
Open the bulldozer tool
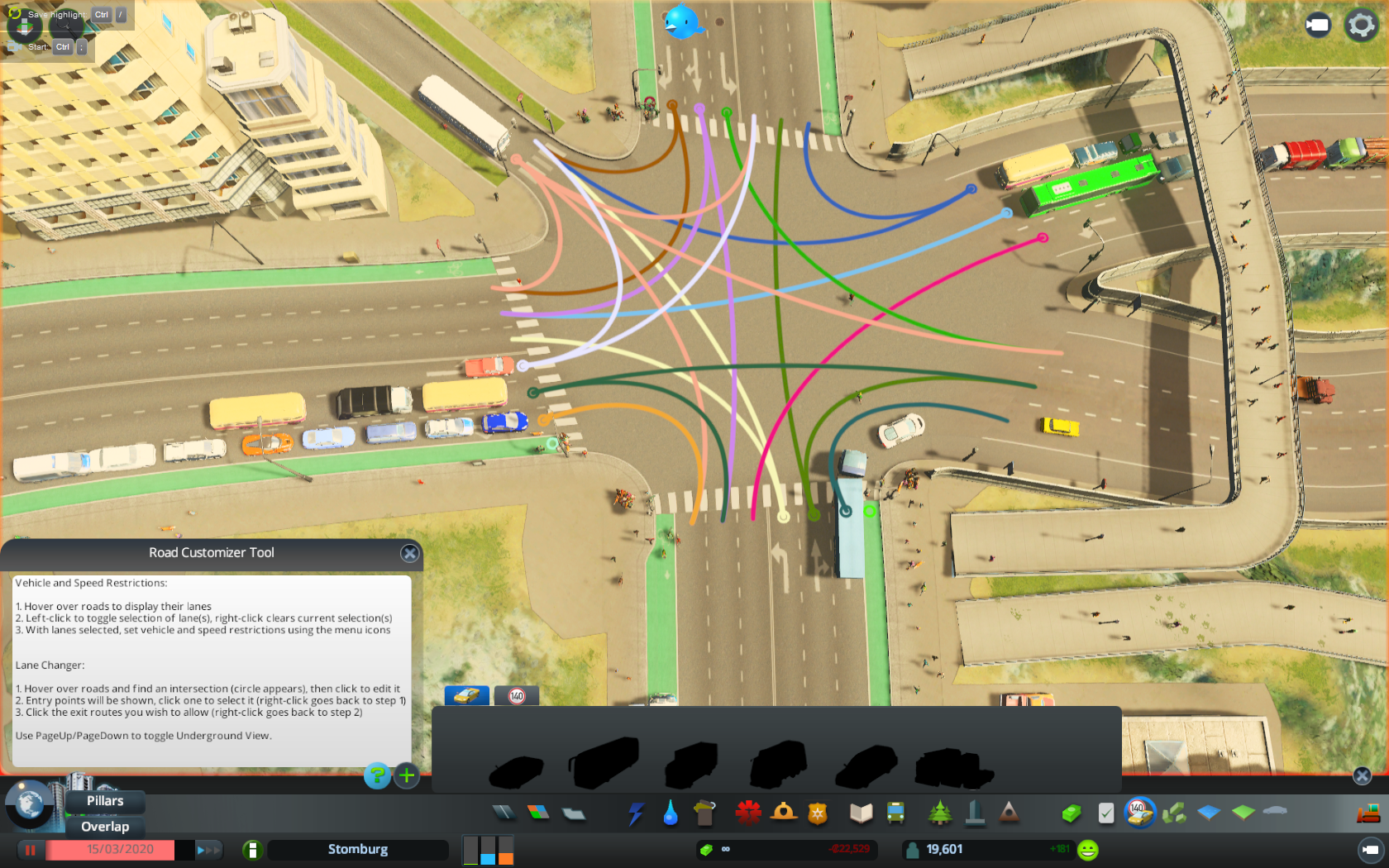1368,813
